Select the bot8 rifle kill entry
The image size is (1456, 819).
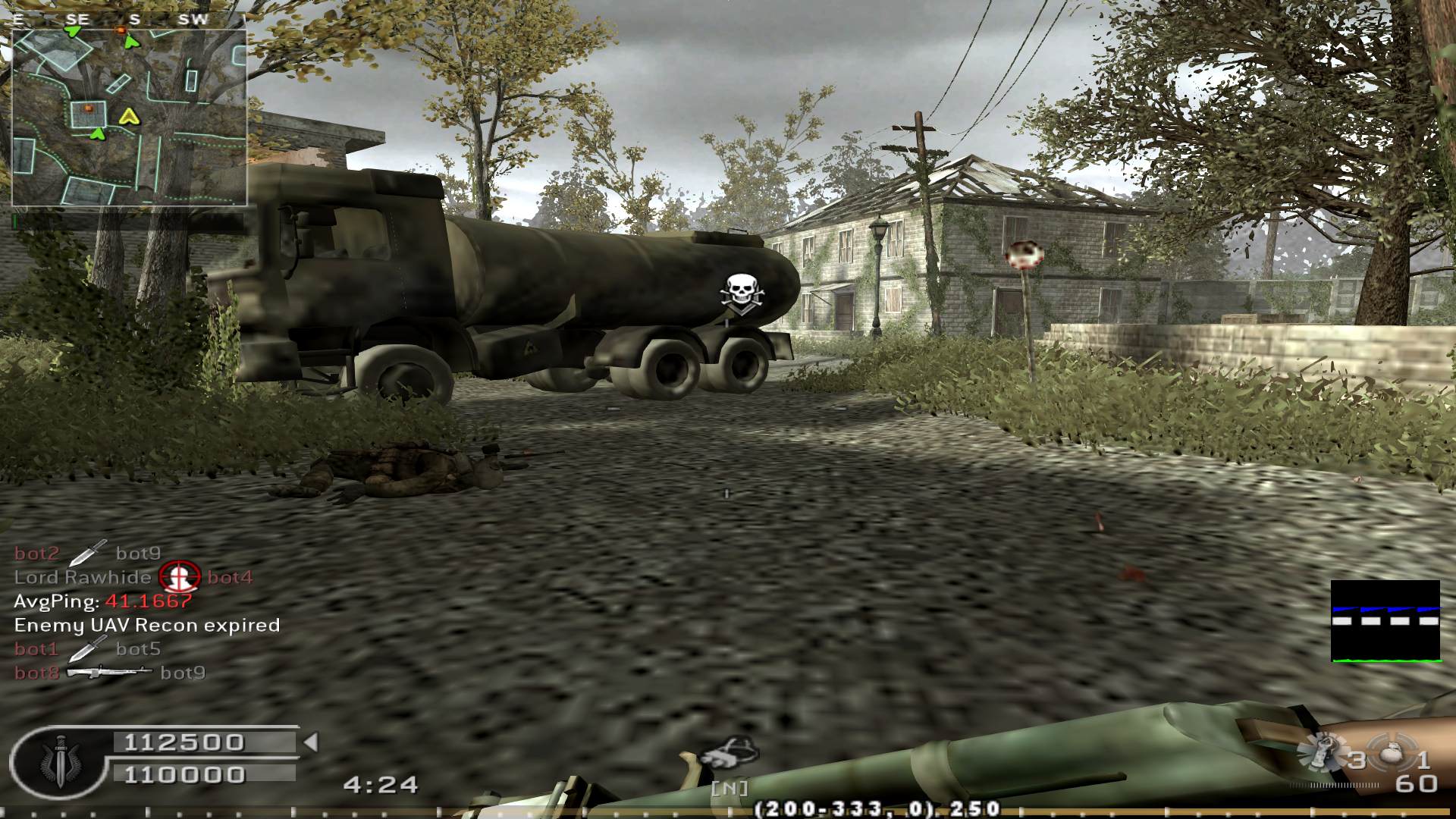(110, 673)
